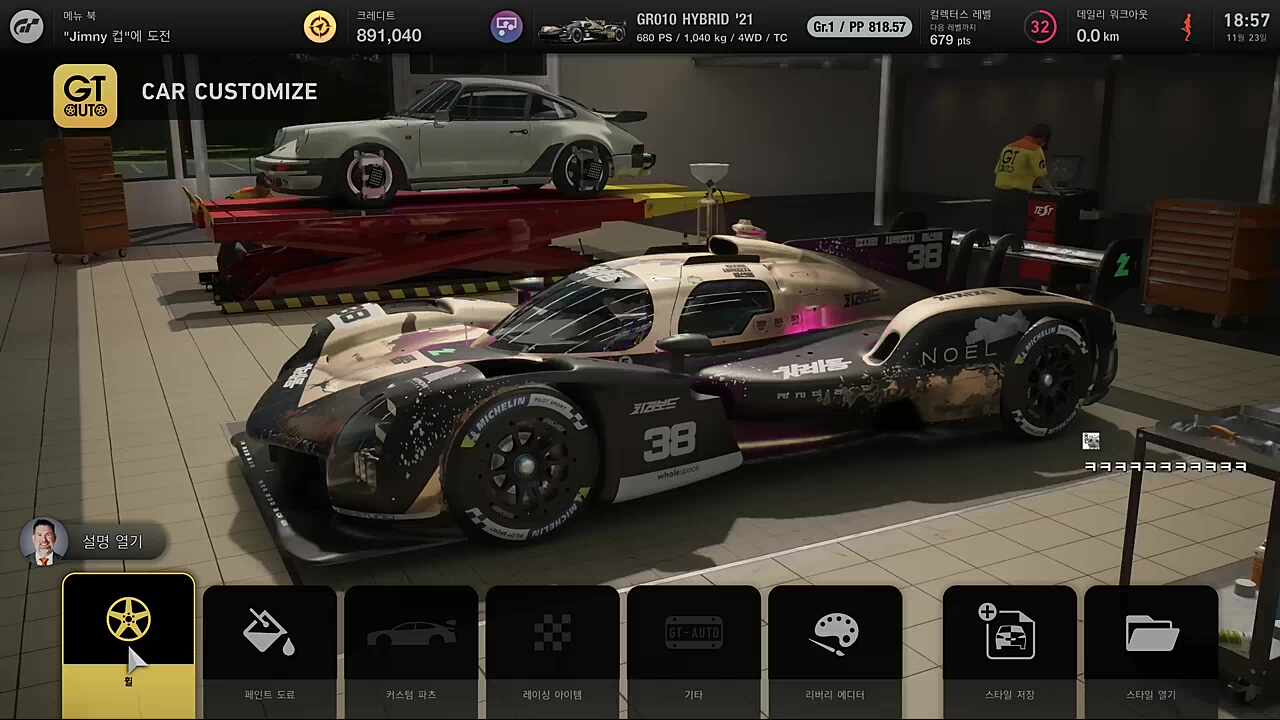Open the description (설명 열기) prompt
1280x720 pixels.
[x=92, y=542]
